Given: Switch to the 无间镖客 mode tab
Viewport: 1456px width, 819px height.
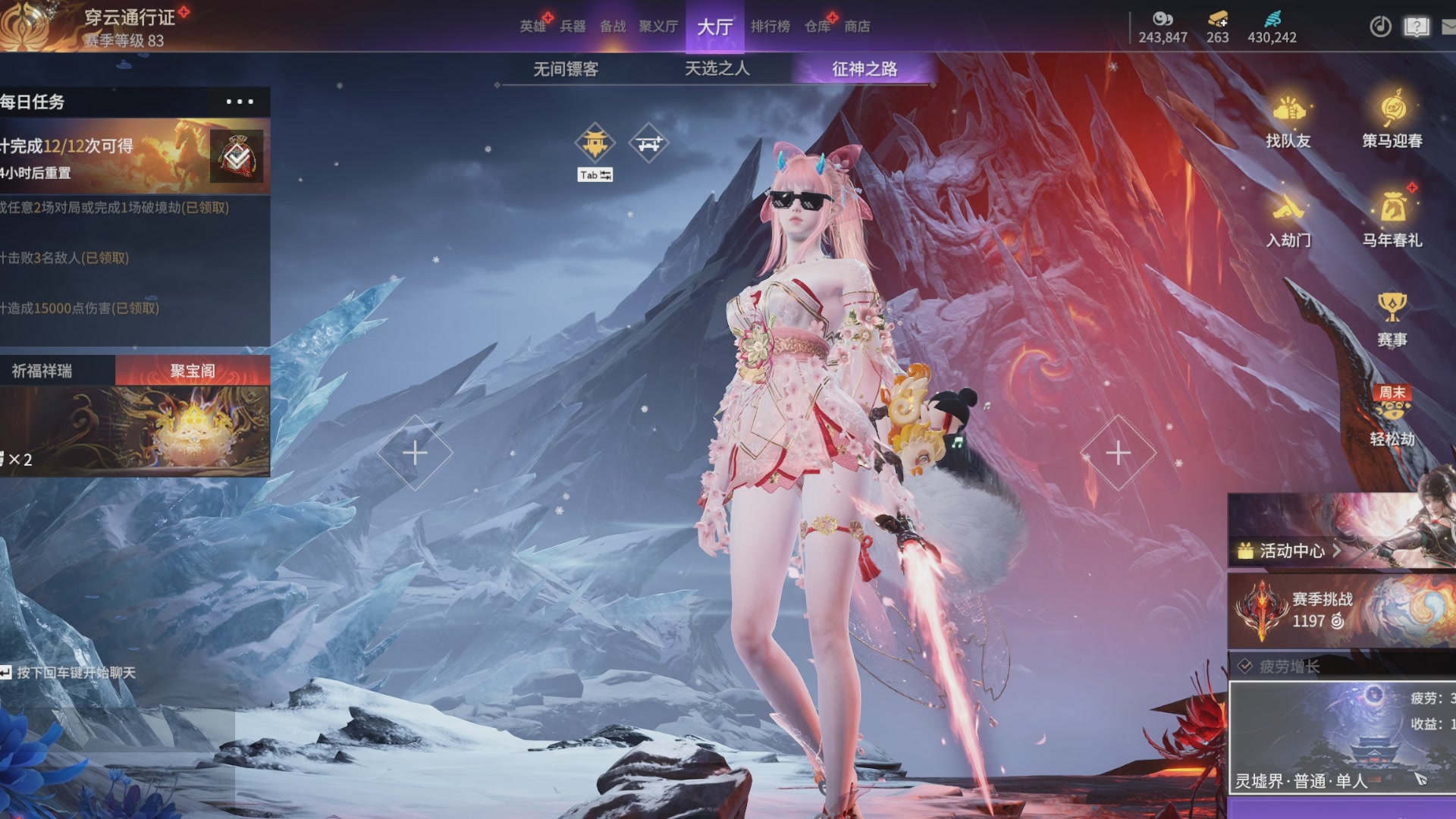Looking at the screenshot, I should pyautogui.click(x=566, y=69).
